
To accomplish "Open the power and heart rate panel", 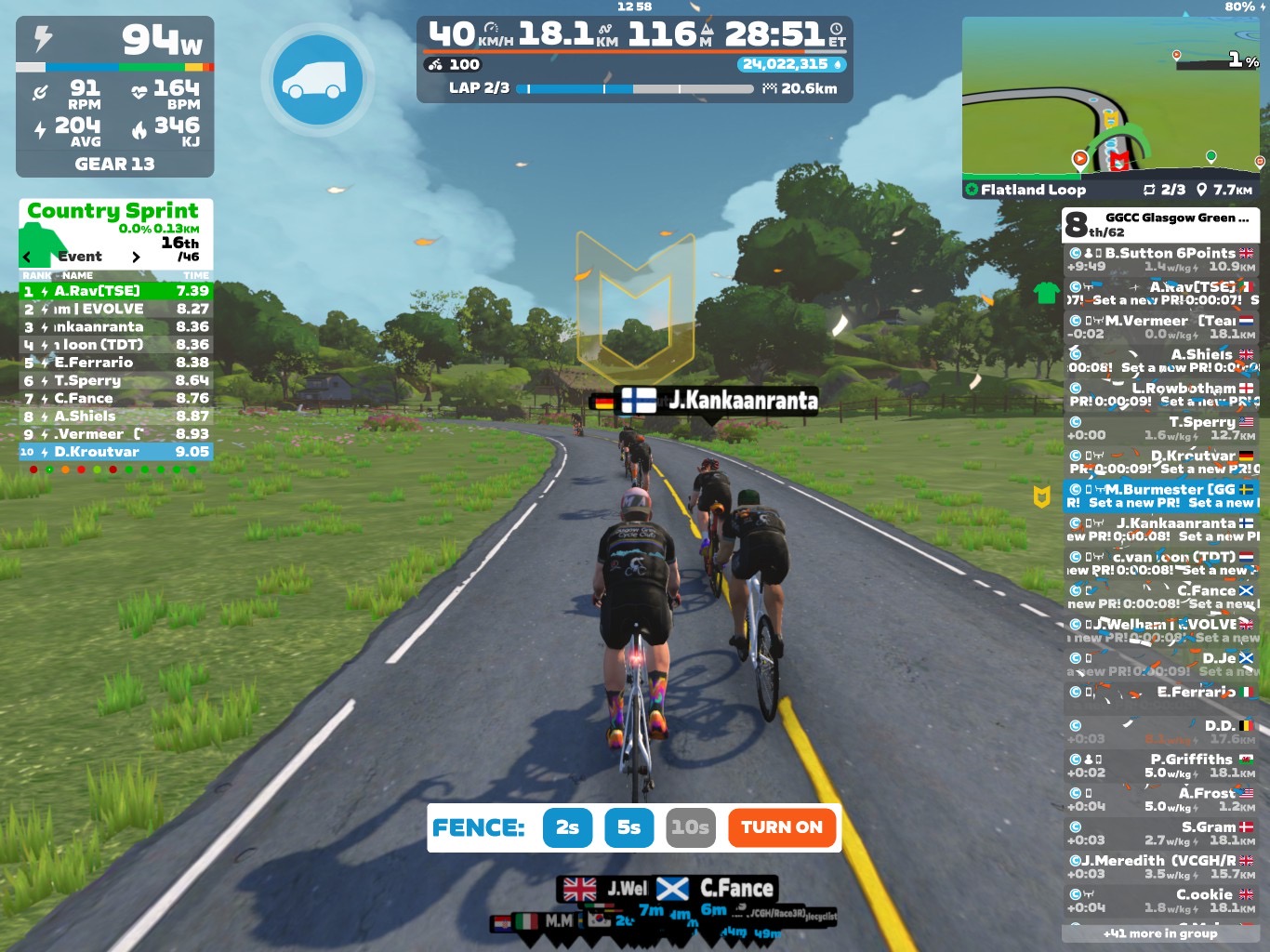I will 114,97.
